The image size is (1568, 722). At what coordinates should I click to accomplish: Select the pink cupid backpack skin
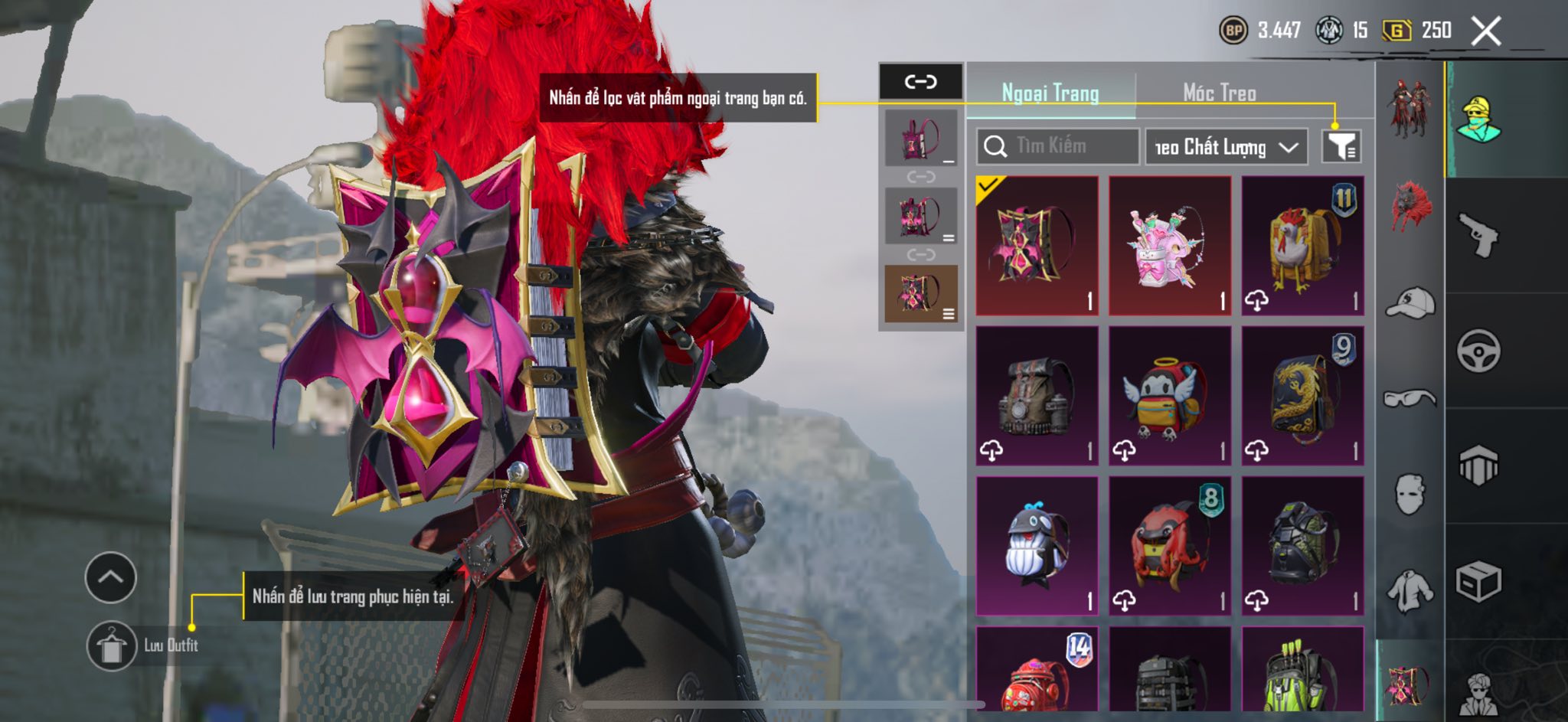(x=1169, y=245)
